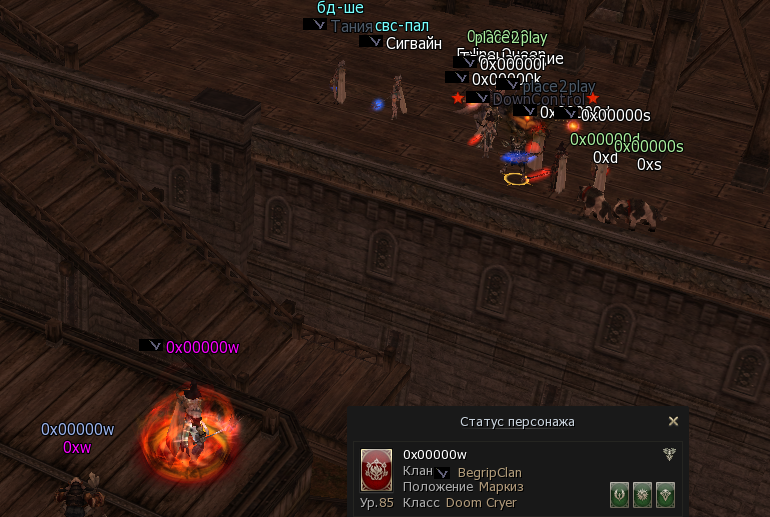Click the BegripClan clan name
The height and width of the screenshot is (517, 770).
[489, 472]
